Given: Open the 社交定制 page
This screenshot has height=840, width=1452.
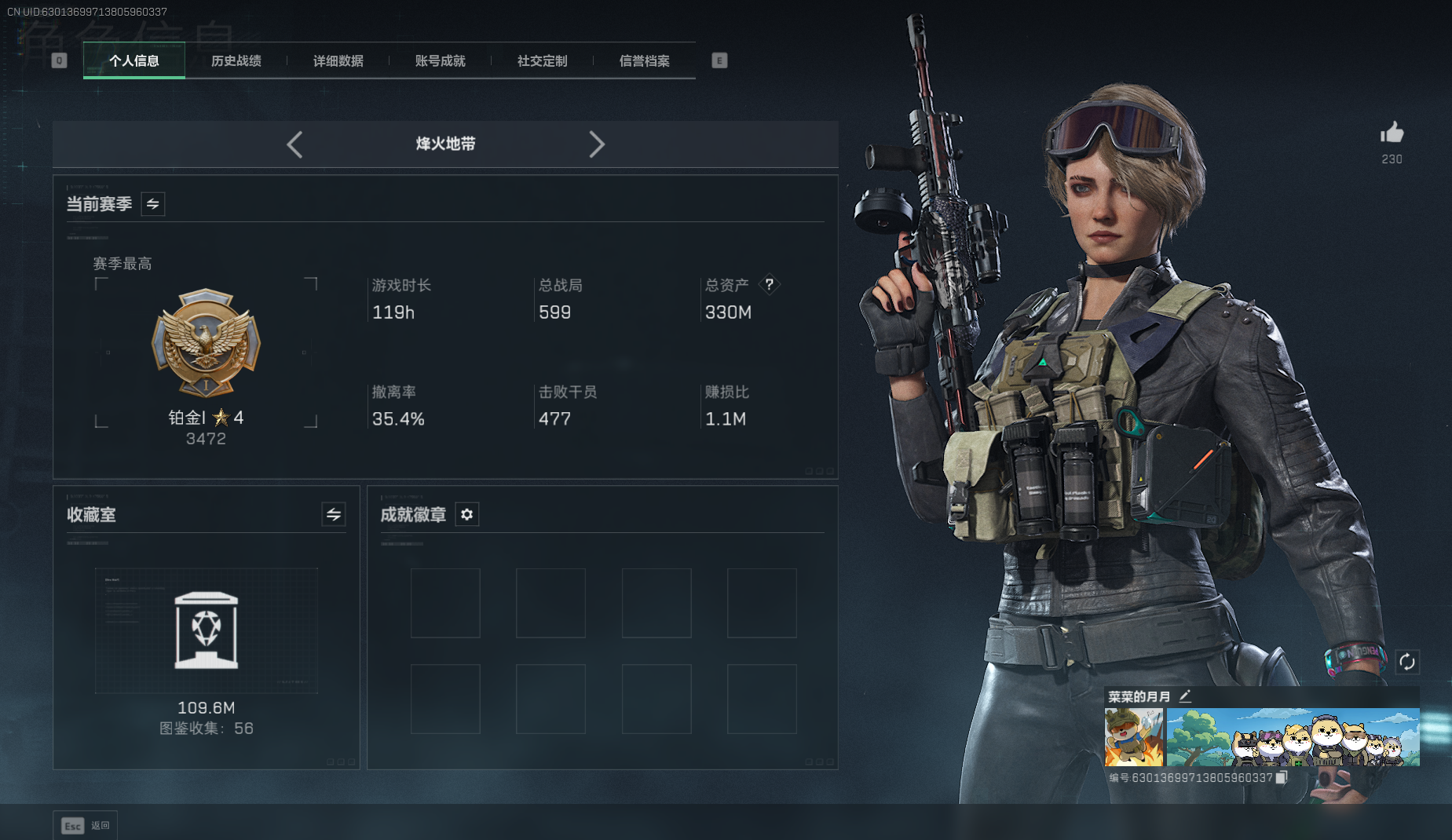Looking at the screenshot, I should [x=541, y=60].
